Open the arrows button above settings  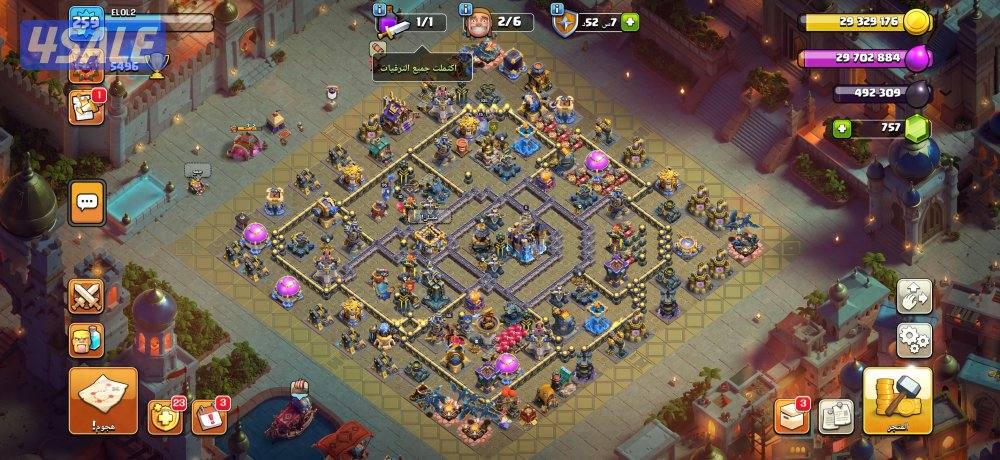[914, 295]
